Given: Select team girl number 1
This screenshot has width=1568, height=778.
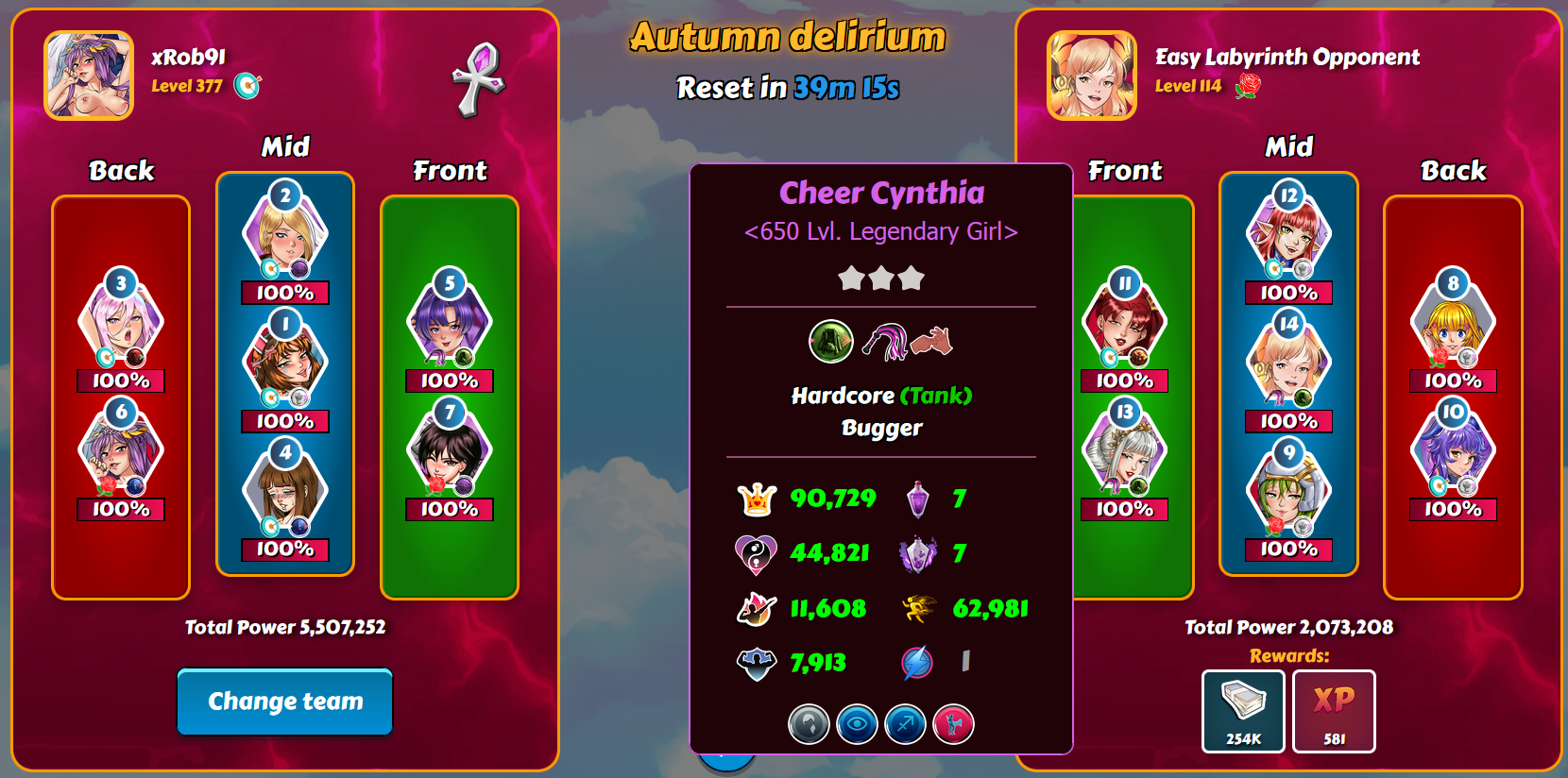Looking at the screenshot, I should 285,364.
